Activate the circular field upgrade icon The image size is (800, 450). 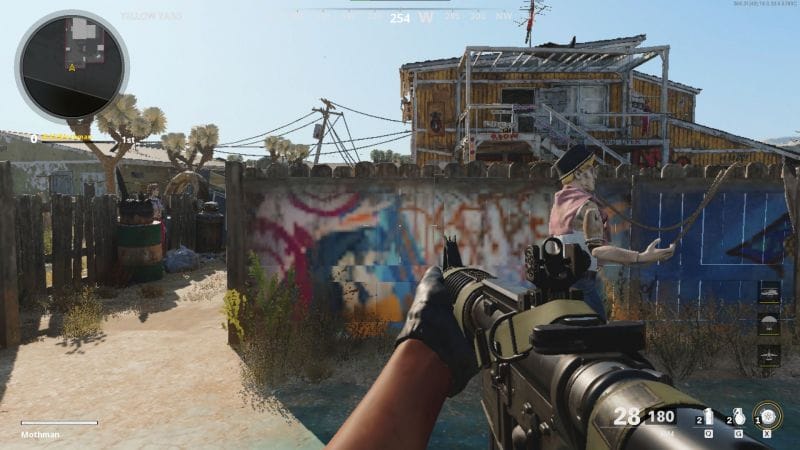pyautogui.click(x=767, y=415)
